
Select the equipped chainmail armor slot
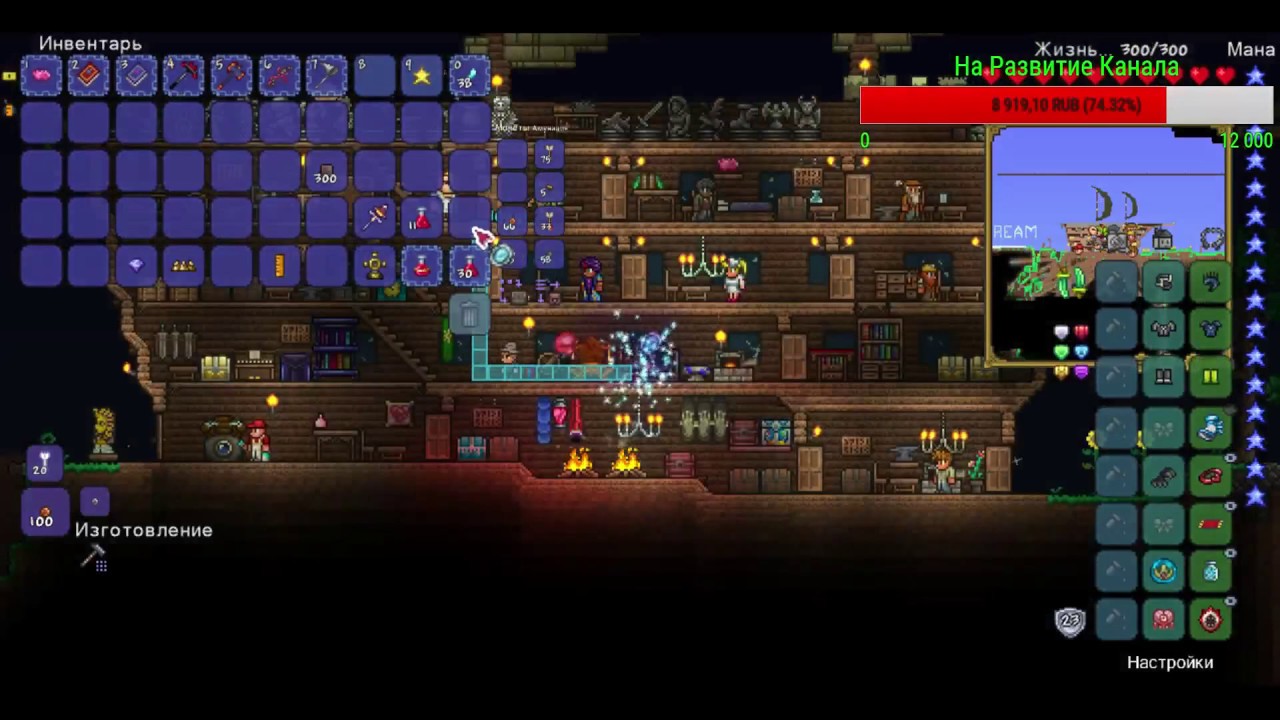(1211, 330)
